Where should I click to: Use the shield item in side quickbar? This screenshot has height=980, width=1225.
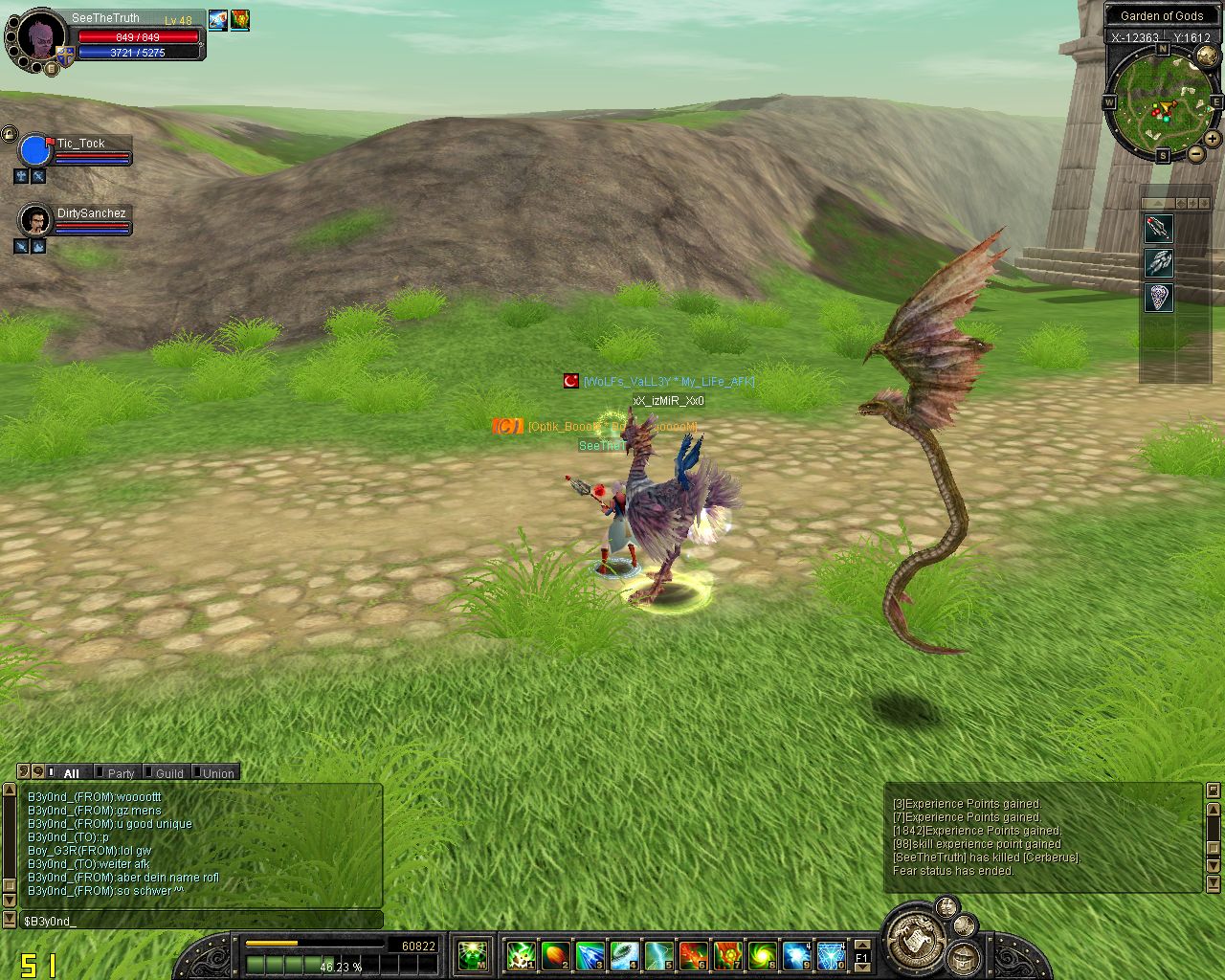pyautogui.click(x=1159, y=297)
